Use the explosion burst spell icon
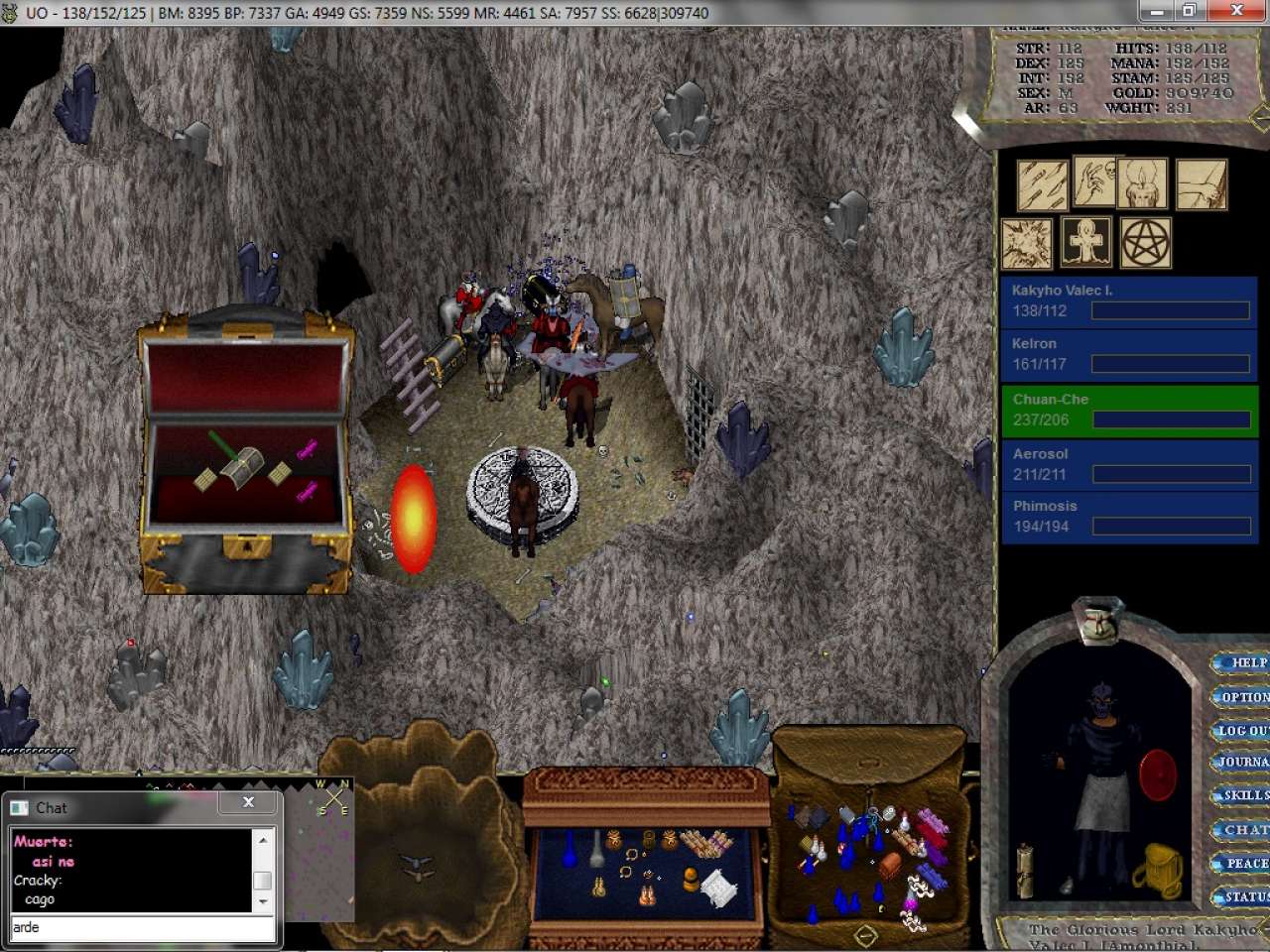 point(1027,243)
